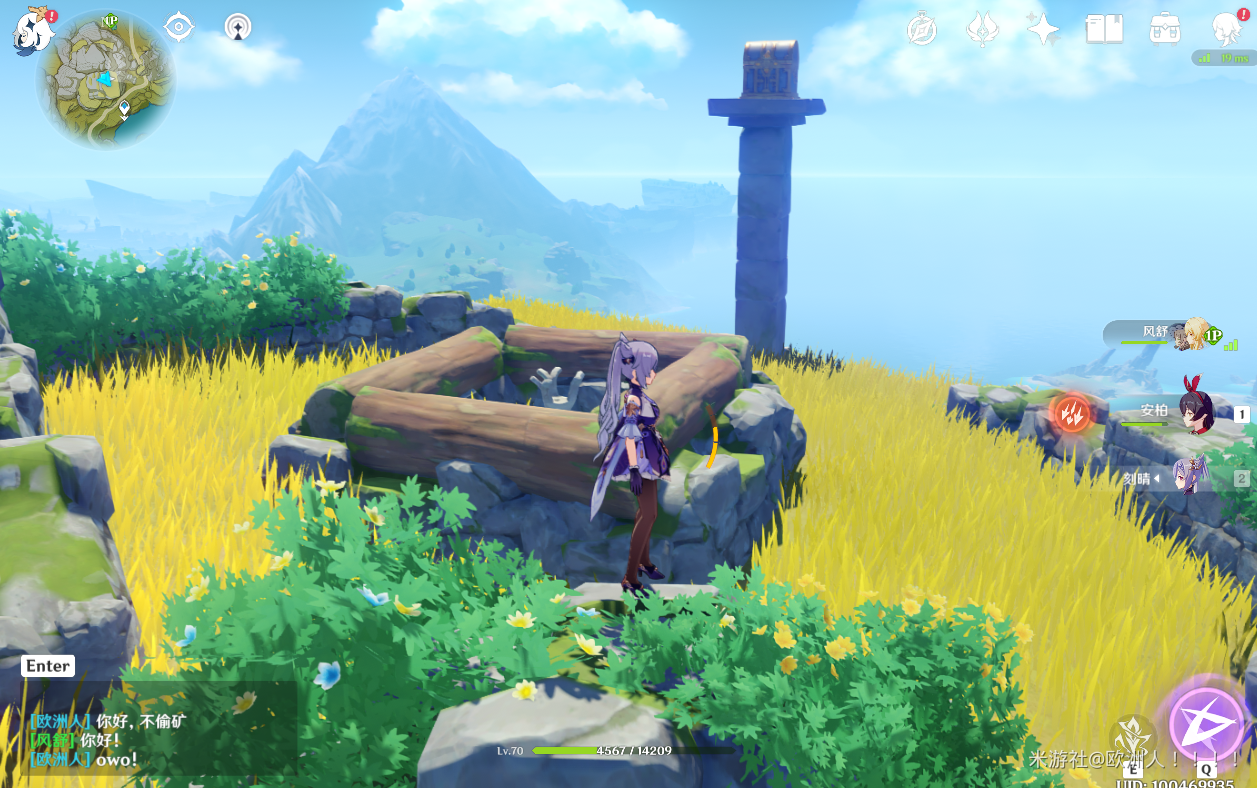Click the eye-shaped elemental sight icon

[179, 27]
